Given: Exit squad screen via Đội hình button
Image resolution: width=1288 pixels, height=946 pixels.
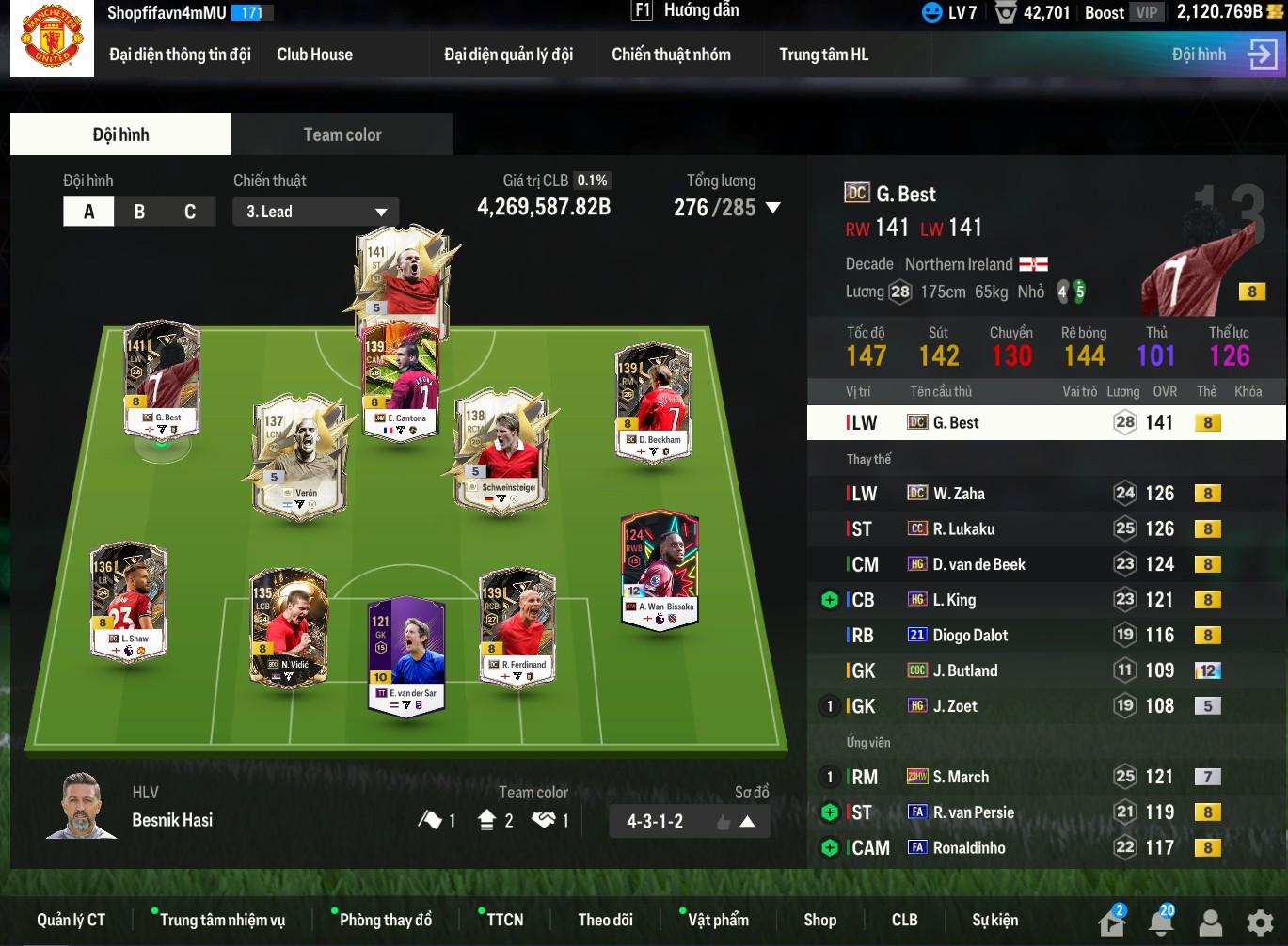Looking at the screenshot, I should pos(1223,55).
